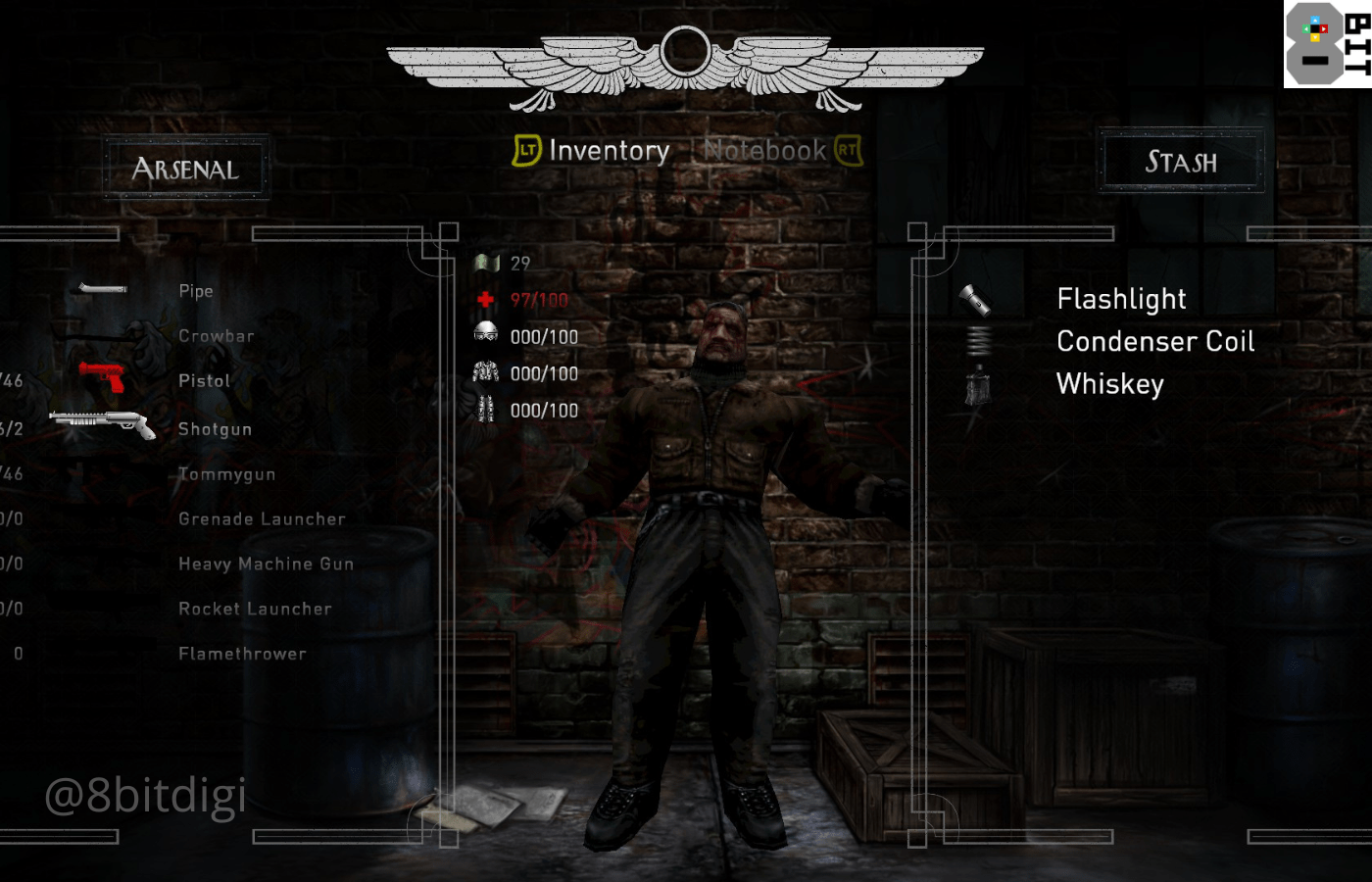This screenshot has width=1372, height=882.
Task: Select the Flamethrower entry
Action: 242,655
